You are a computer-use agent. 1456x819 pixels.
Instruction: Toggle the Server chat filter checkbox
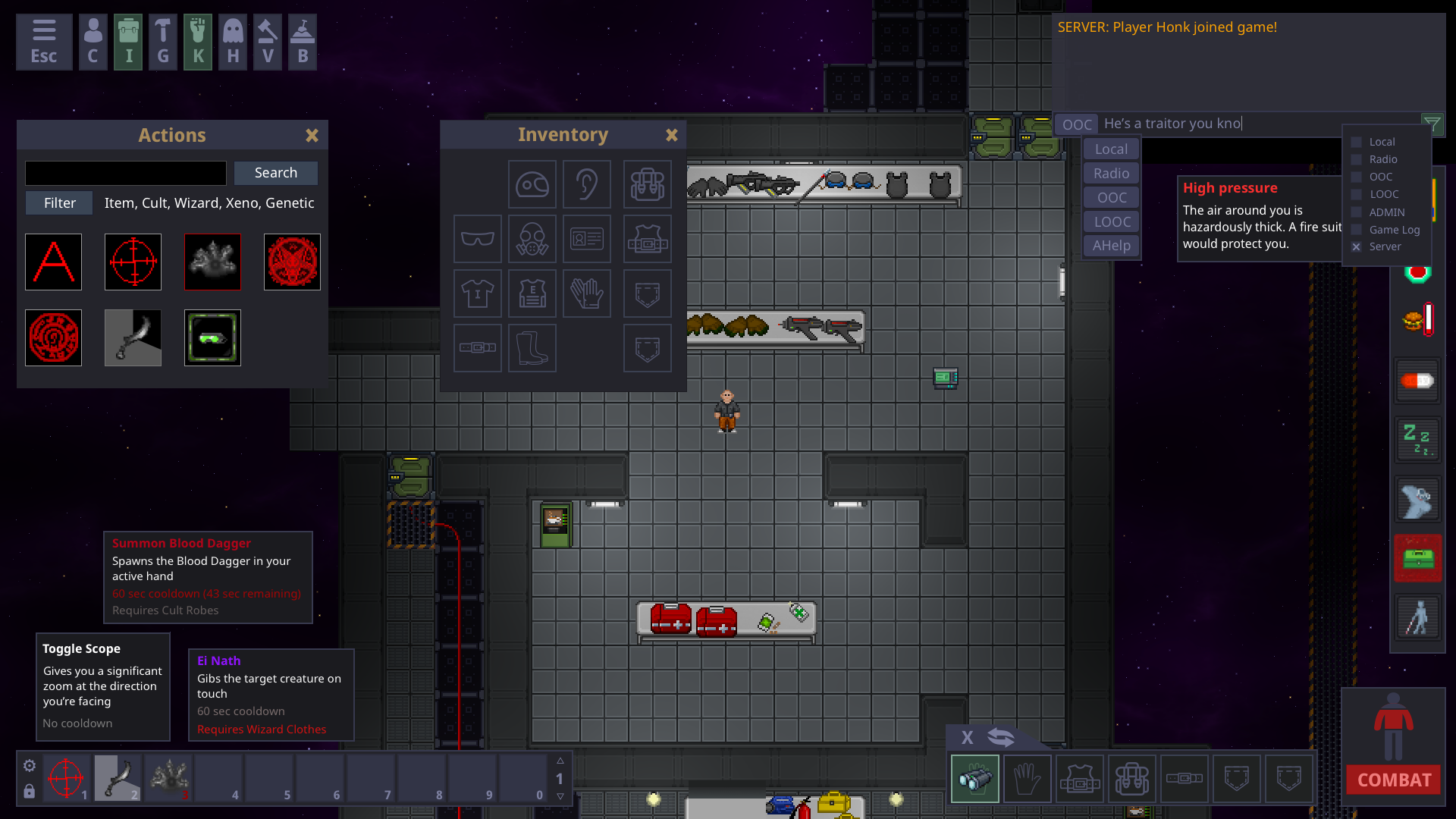(1356, 247)
